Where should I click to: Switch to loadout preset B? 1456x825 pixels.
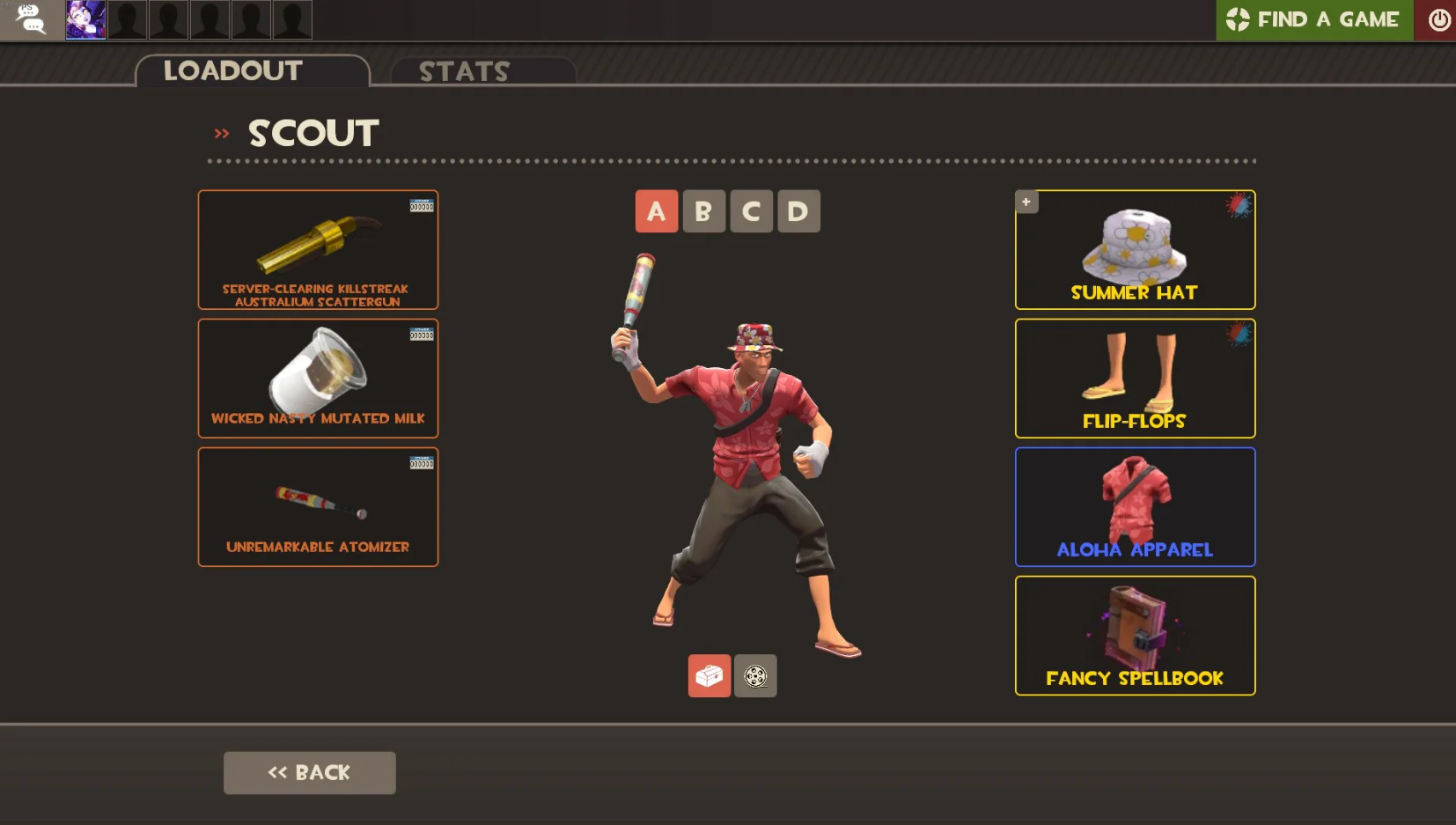[x=703, y=211]
